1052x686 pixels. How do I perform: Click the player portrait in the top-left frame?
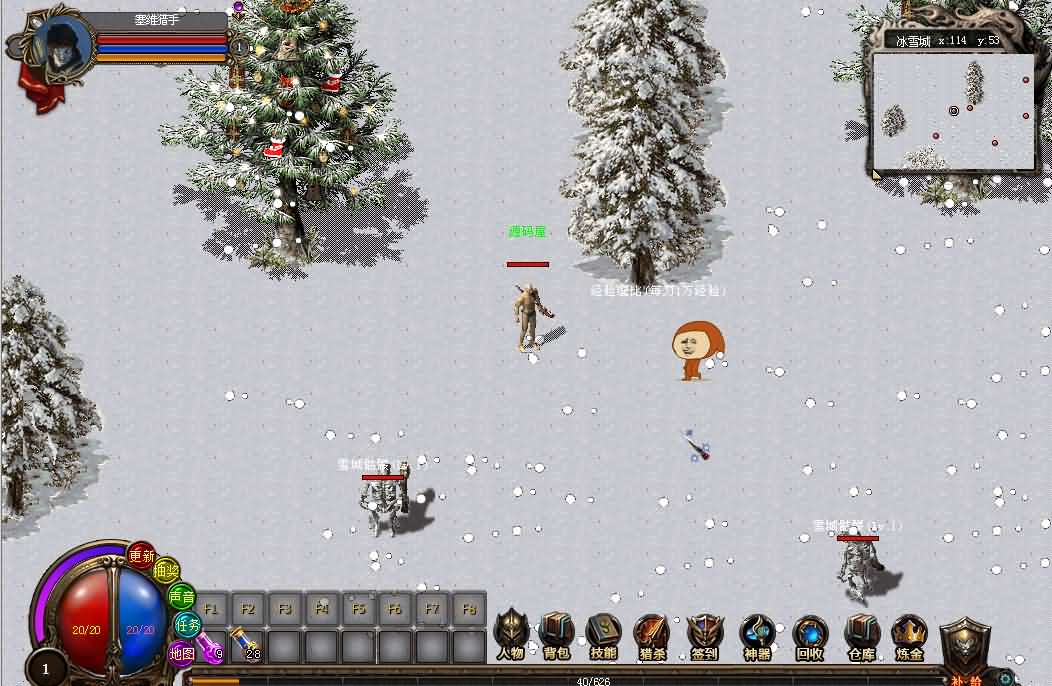62,45
